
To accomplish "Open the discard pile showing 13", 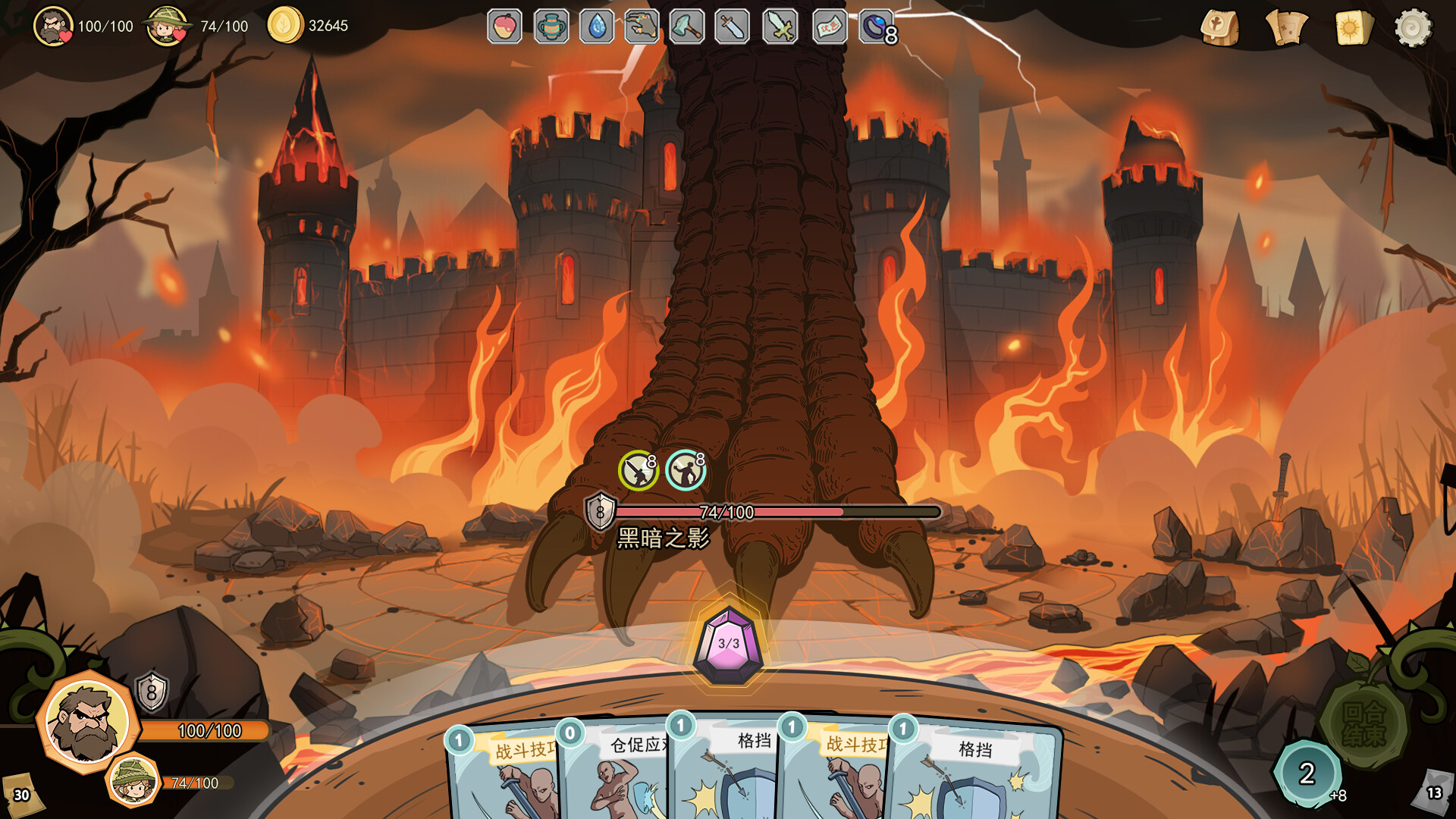I will (x=1432, y=791).
